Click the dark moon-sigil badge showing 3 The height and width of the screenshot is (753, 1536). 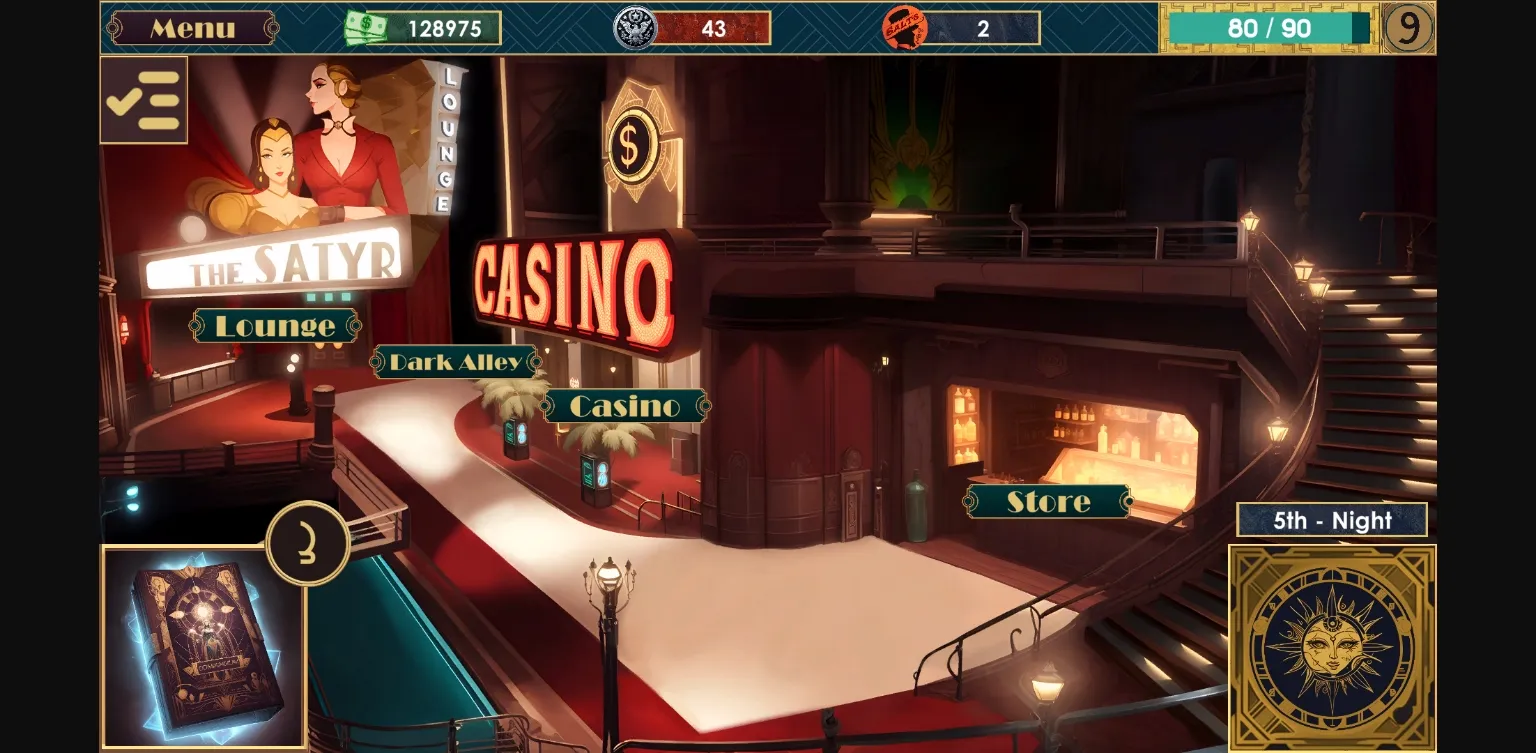308,542
